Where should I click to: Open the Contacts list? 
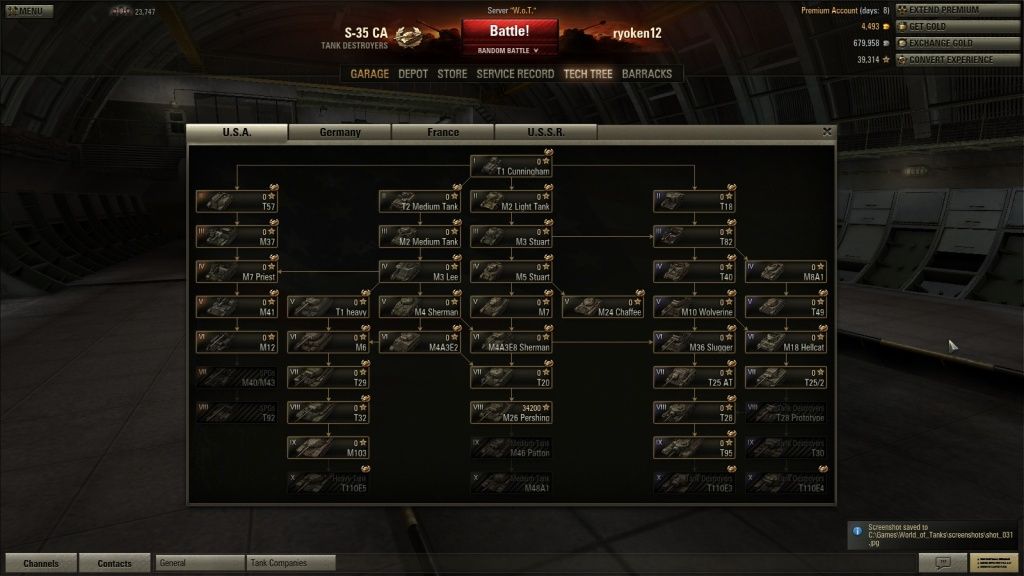pos(115,563)
